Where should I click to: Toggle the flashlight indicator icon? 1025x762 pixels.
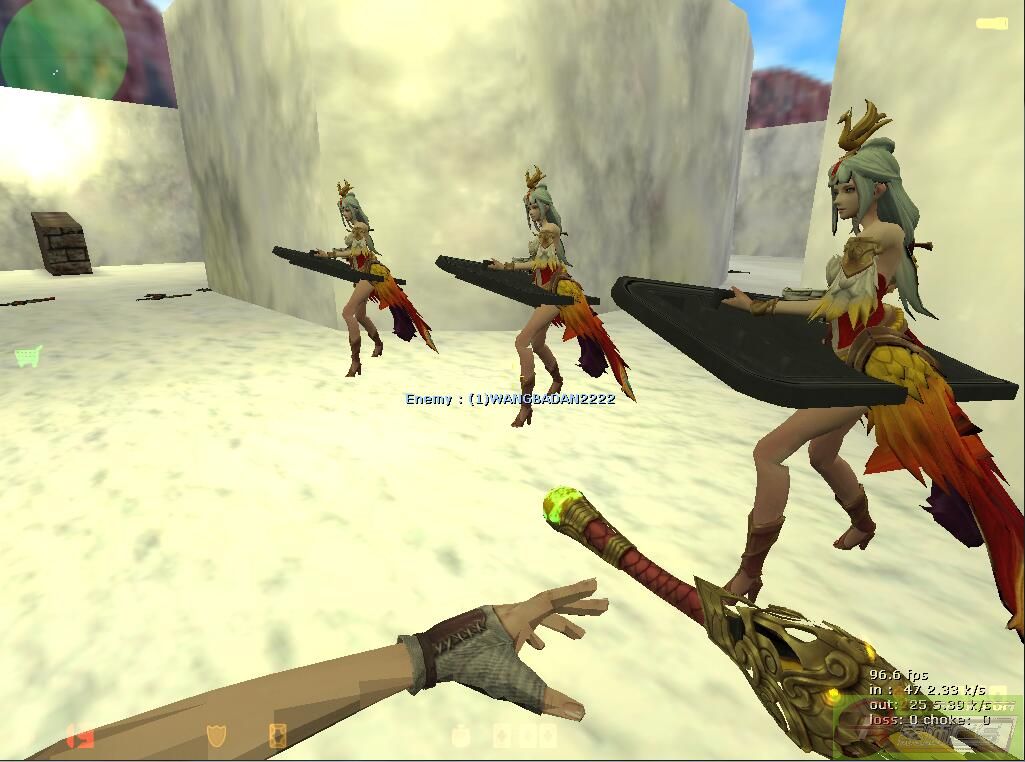(991, 23)
